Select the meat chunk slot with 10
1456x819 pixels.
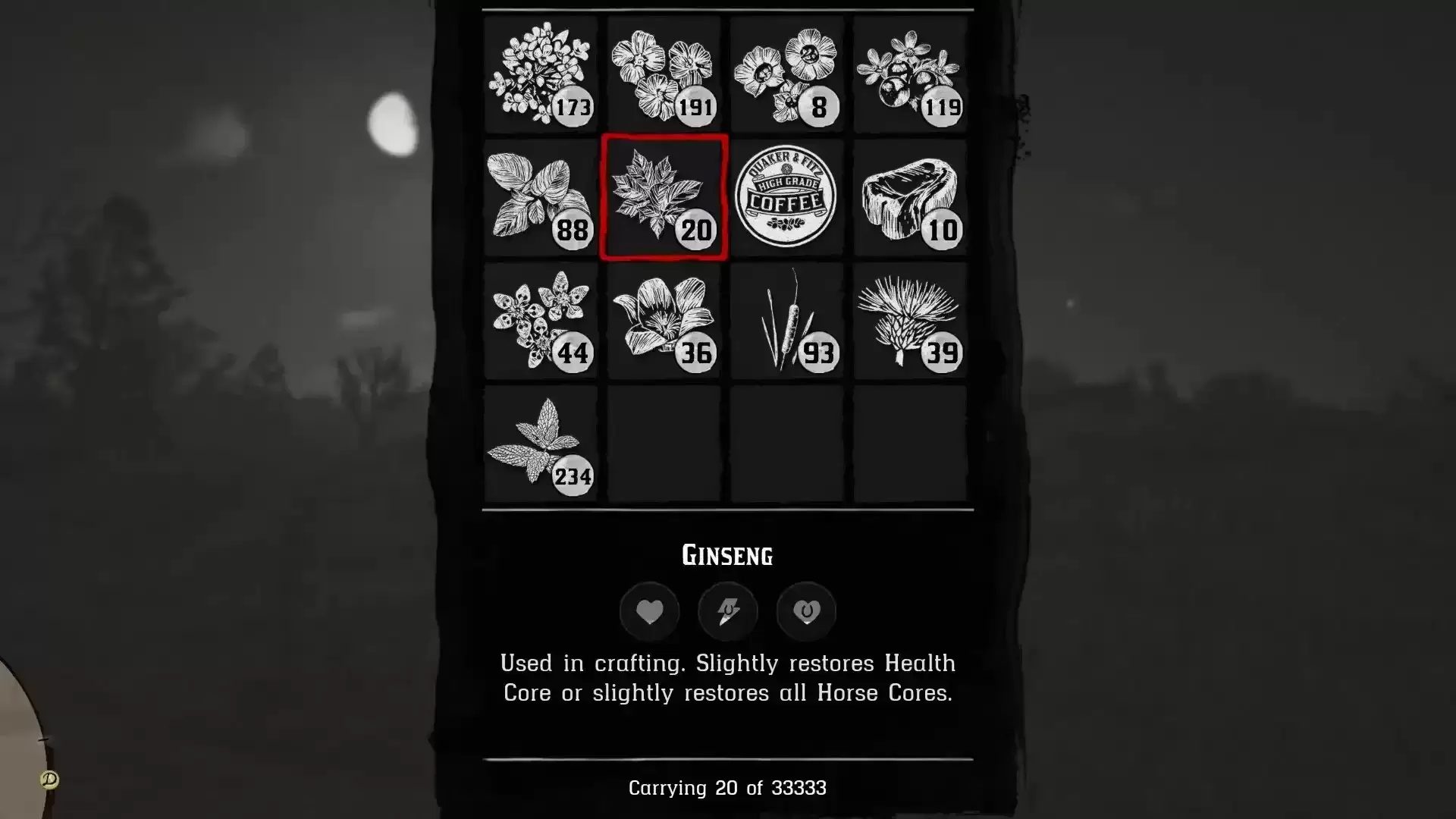coord(909,197)
